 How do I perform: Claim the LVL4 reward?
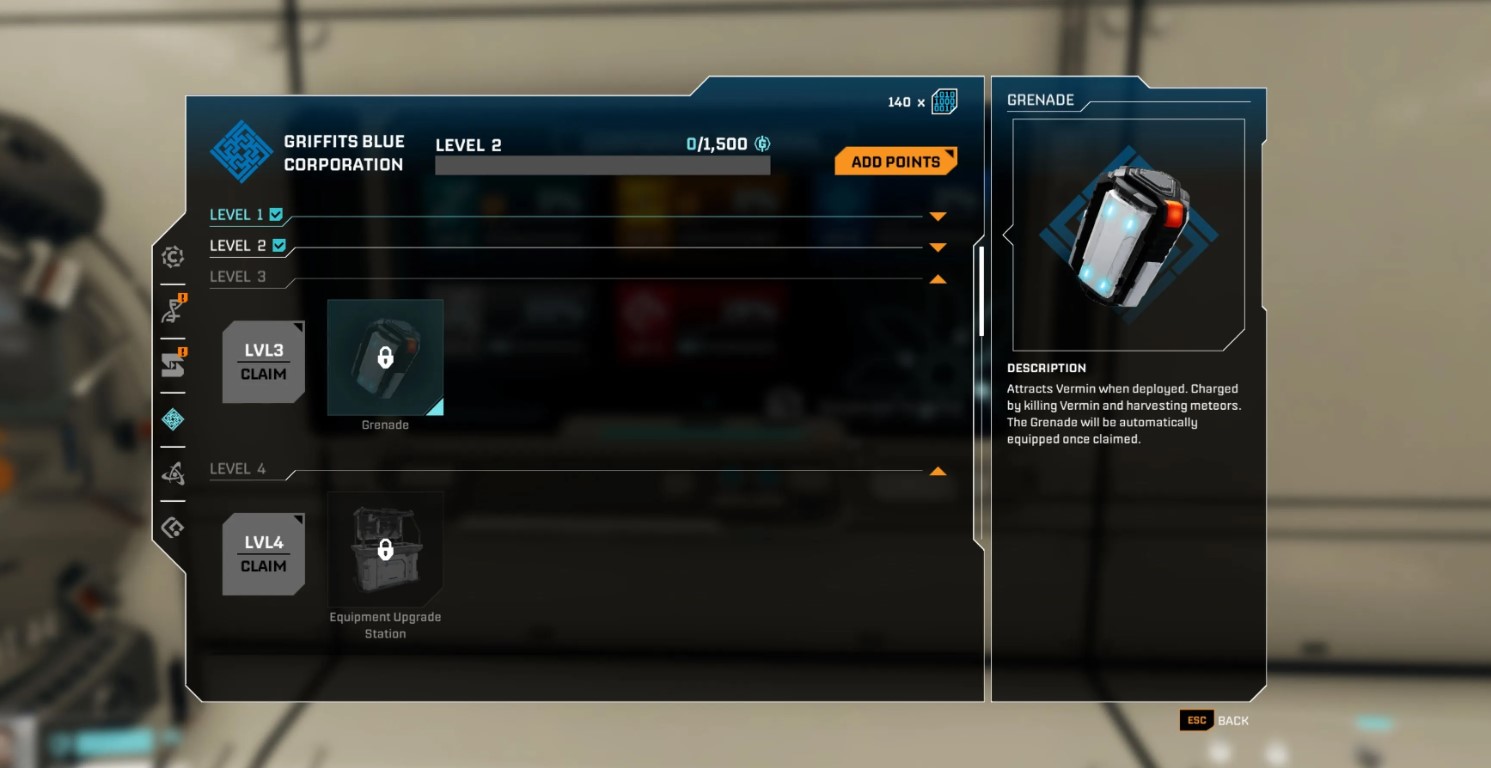coord(264,555)
